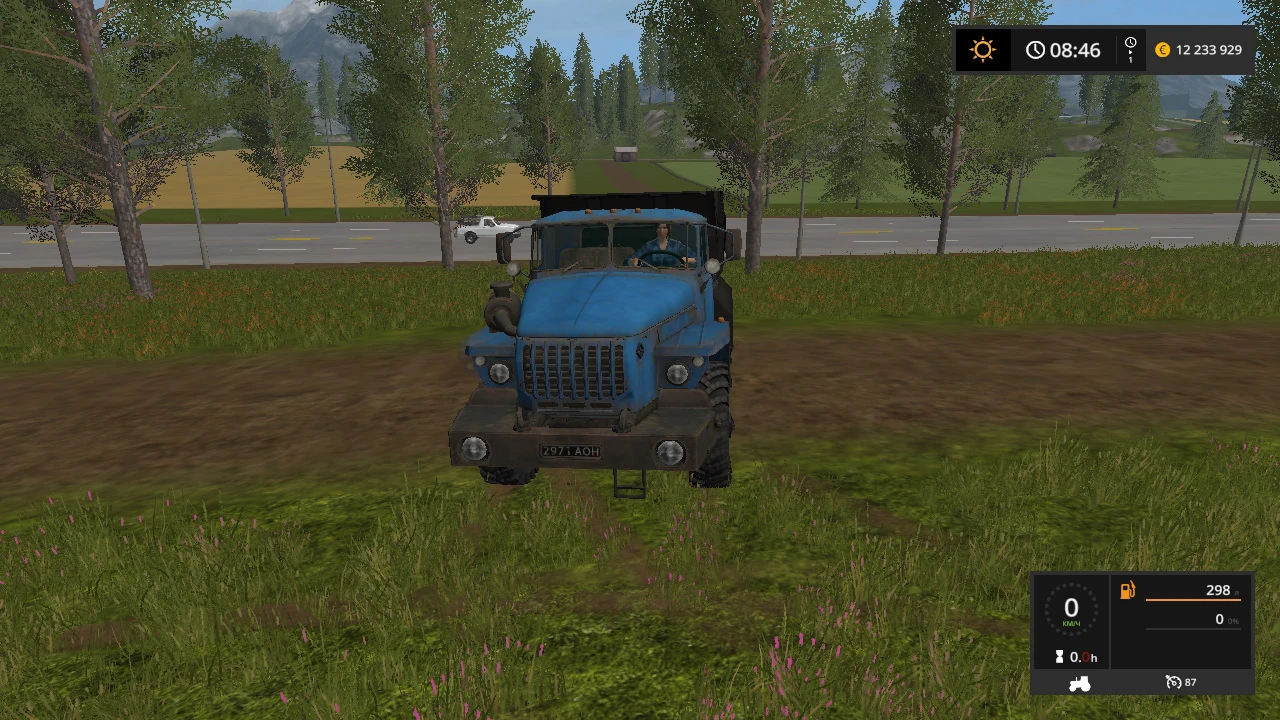Viewport: 1280px width, 720px height.
Task: Select the euro coin money icon
Action: (x=1161, y=49)
